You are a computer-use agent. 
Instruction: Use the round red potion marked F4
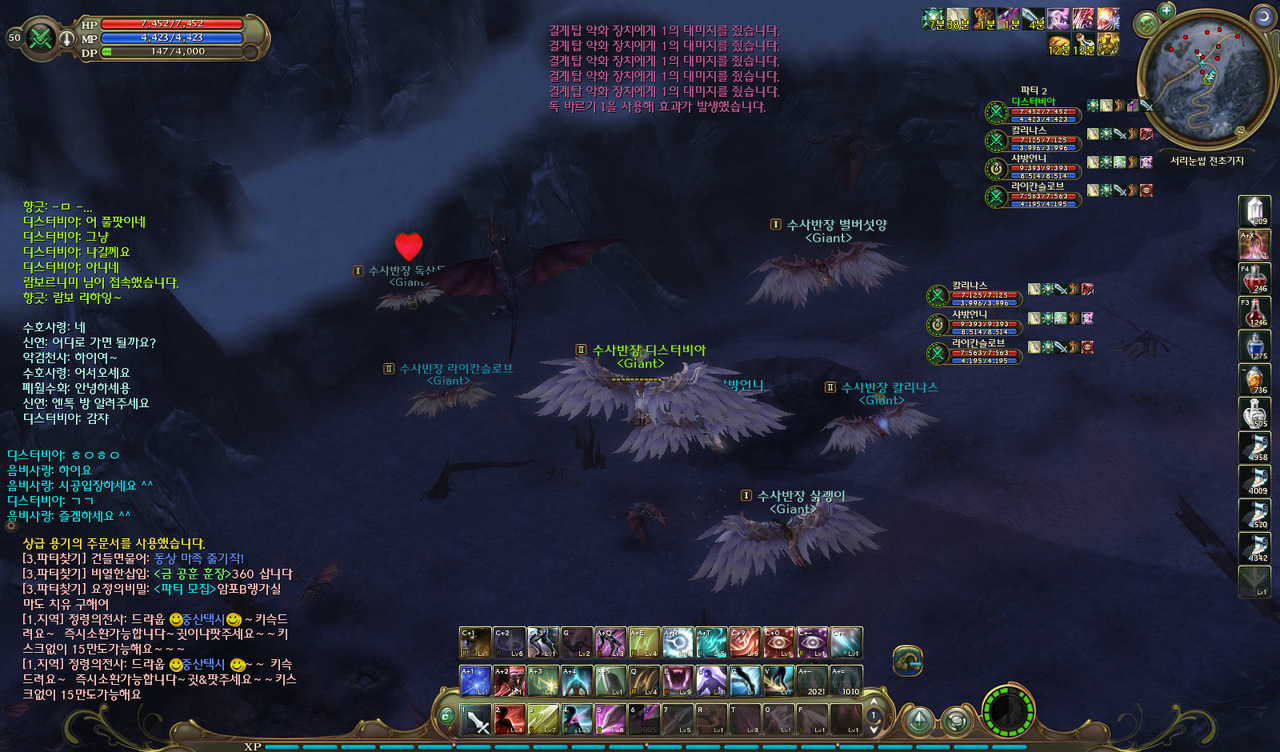pos(1254,278)
